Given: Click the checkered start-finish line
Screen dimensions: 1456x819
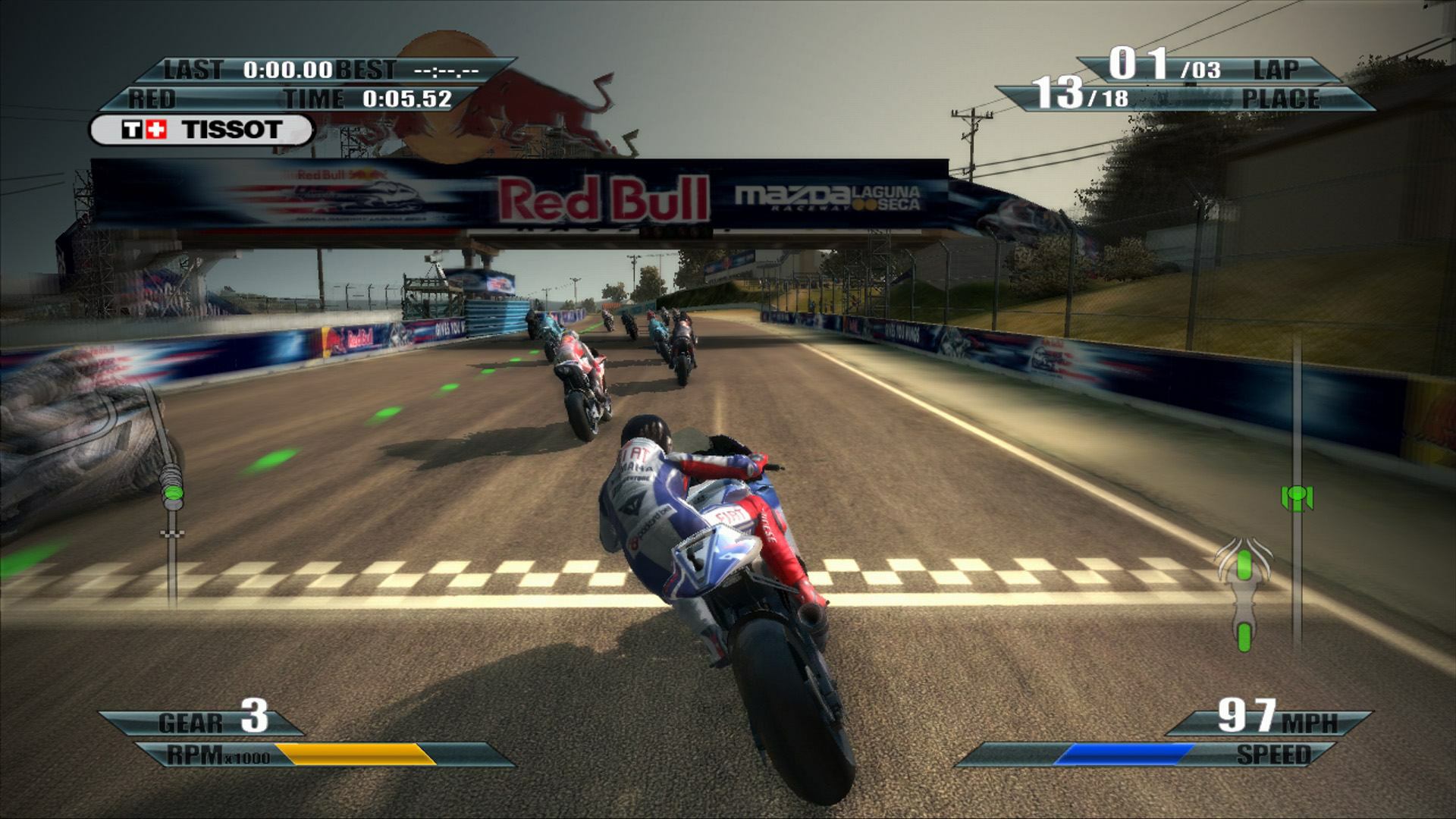Looking at the screenshot, I should pos(379,574).
